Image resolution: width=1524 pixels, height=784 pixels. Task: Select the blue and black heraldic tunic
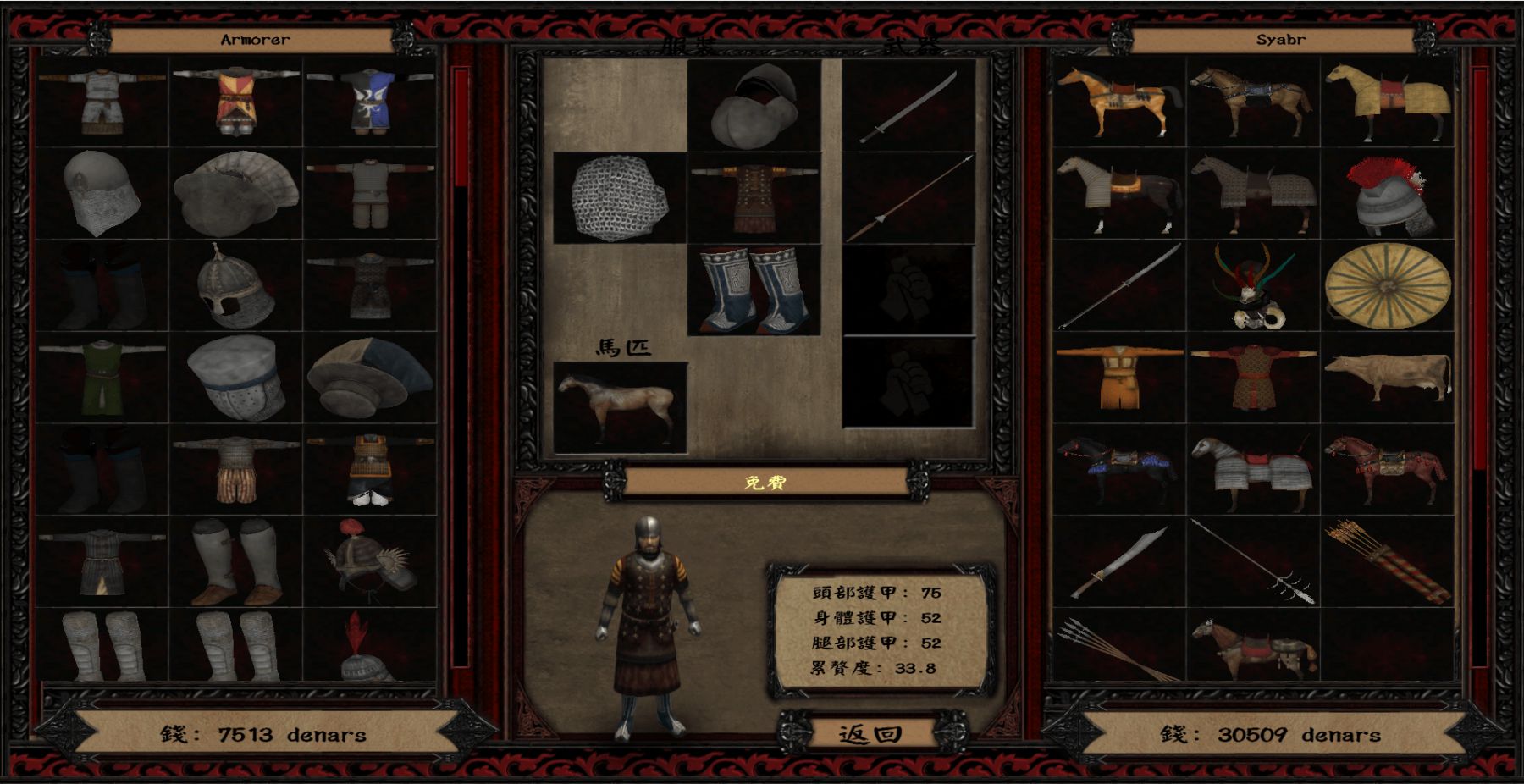370,102
